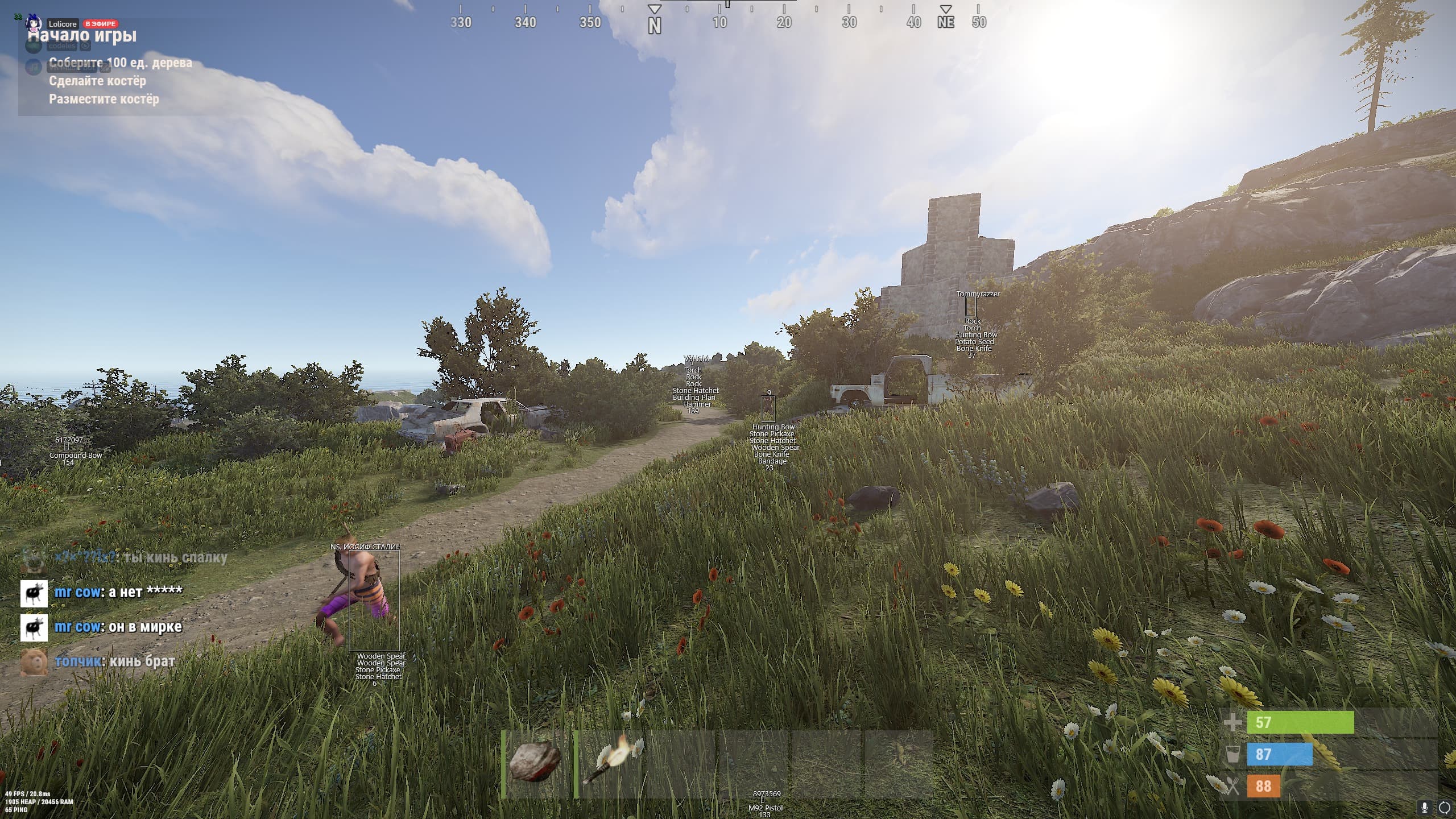Click the "топчик: кинь брат" chat message
The height and width of the screenshot is (819, 1456).
114,661
